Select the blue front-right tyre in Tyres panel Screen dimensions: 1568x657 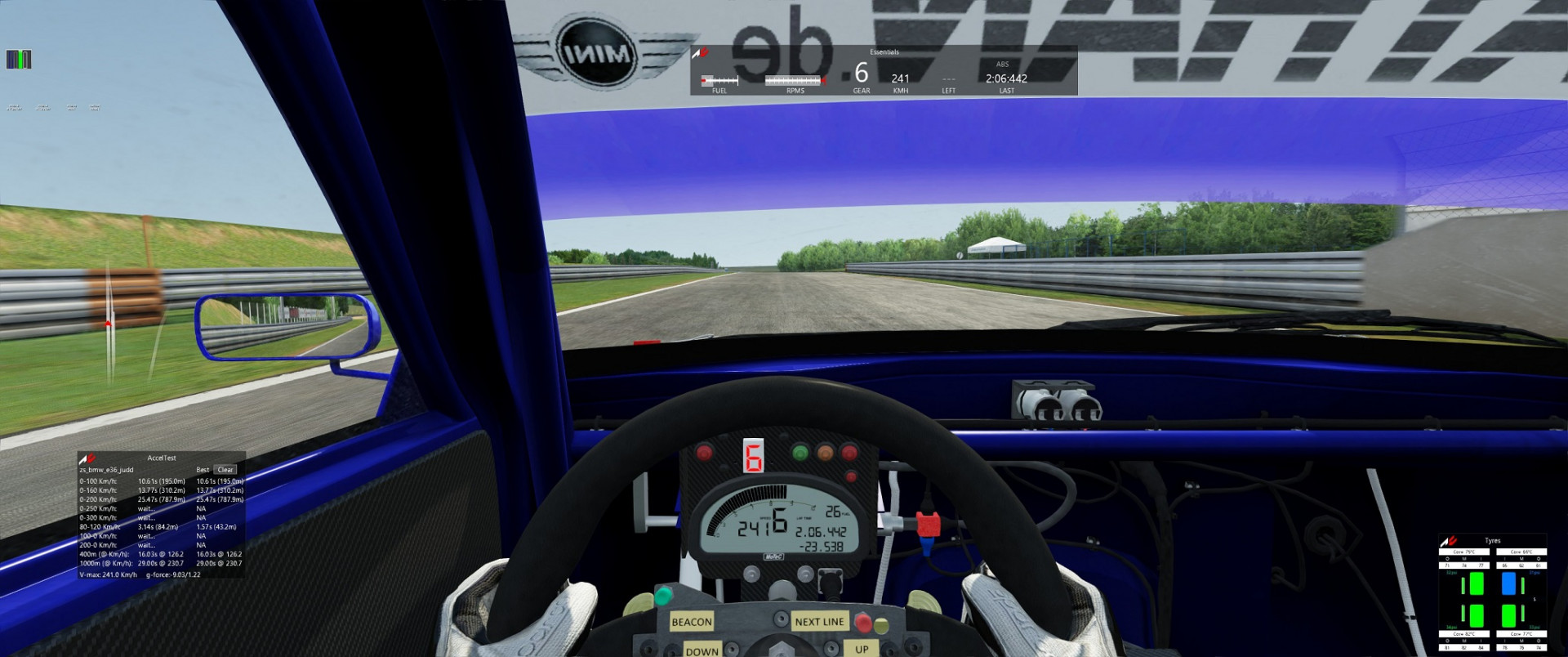tap(1508, 583)
